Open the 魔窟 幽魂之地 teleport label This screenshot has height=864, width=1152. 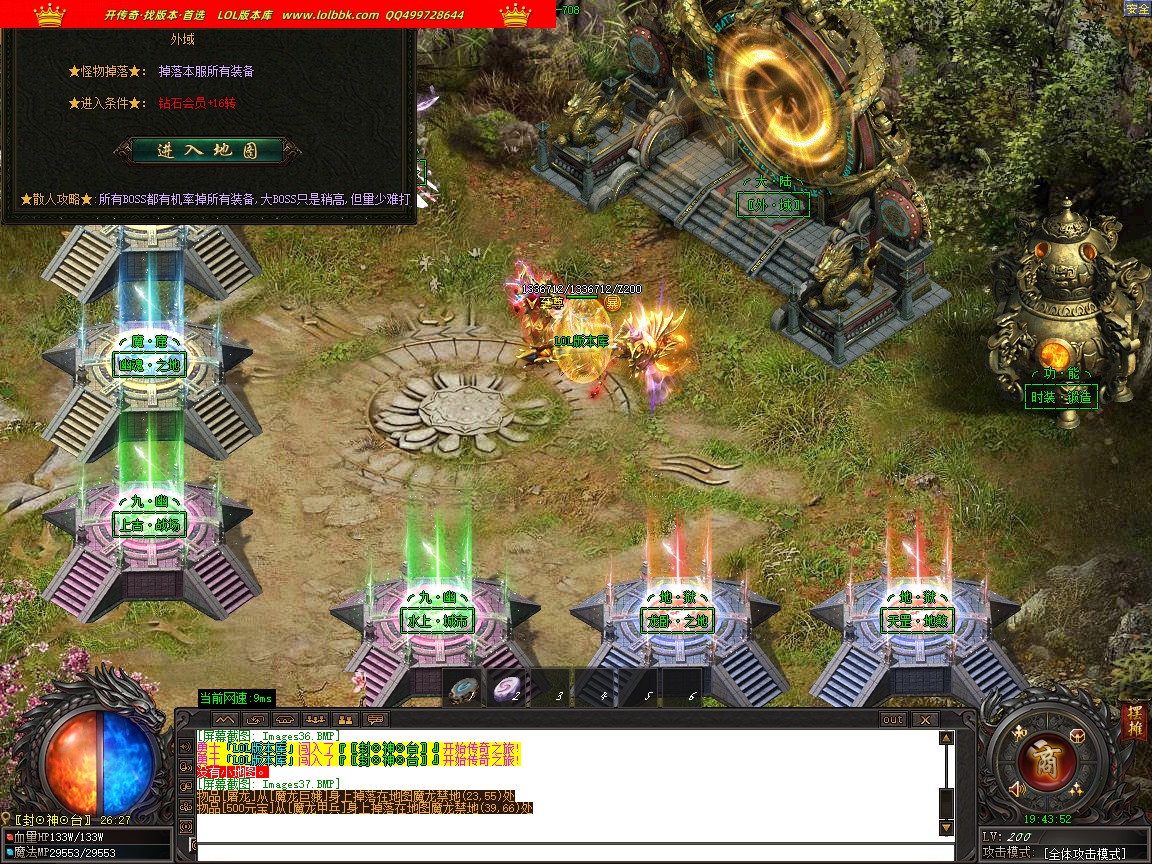149,365
